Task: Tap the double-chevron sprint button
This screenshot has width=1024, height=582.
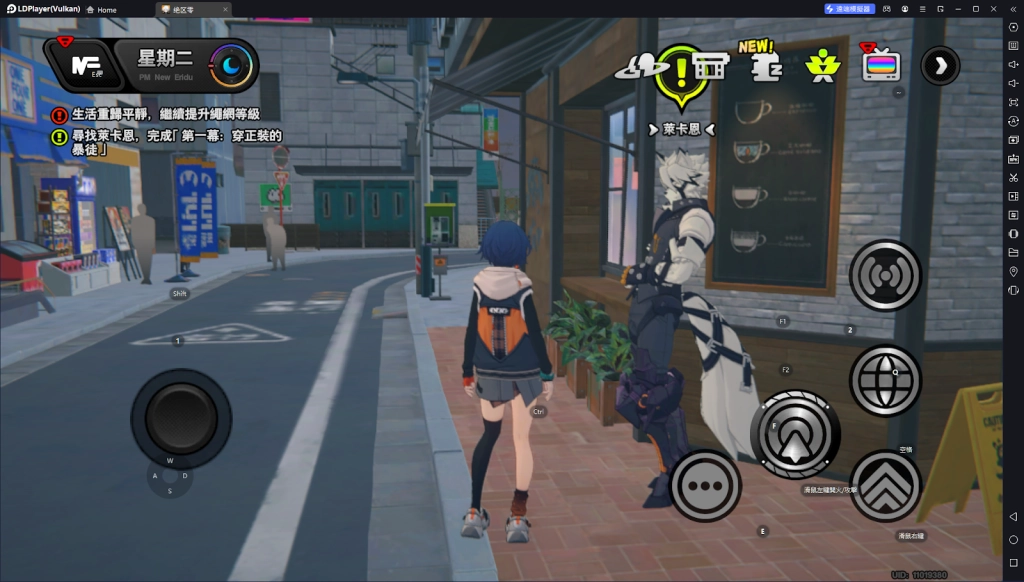Action: [x=885, y=486]
